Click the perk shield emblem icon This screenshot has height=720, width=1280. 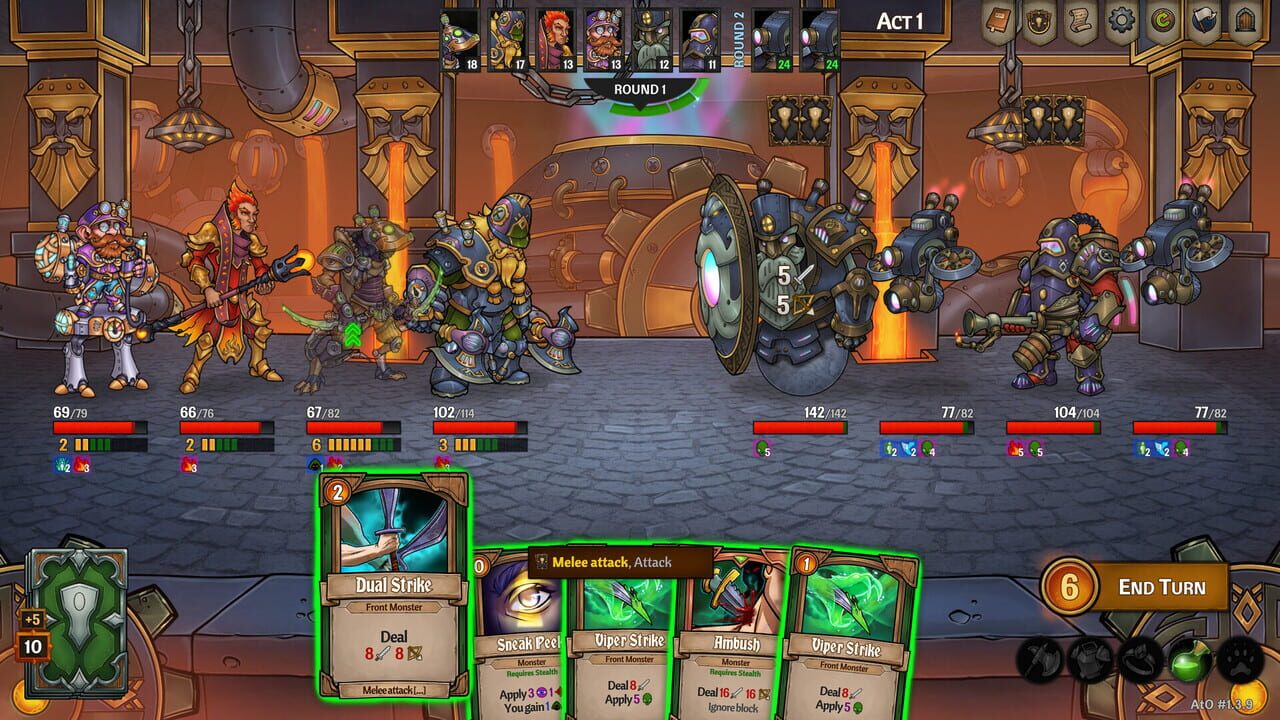coord(1037,22)
